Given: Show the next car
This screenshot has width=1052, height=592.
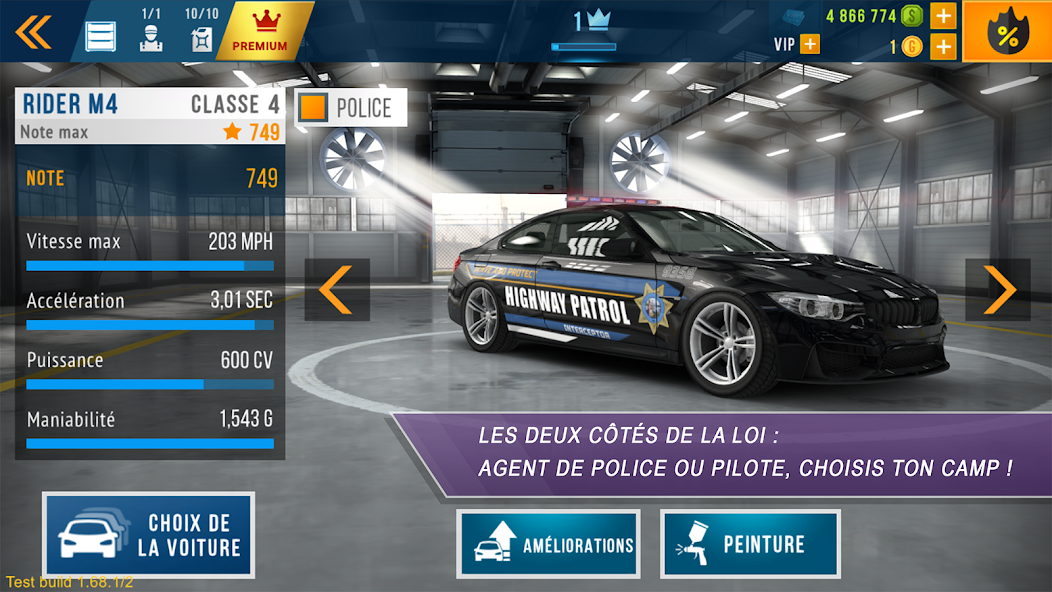Looking at the screenshot, I should click(x=997, y=290).
